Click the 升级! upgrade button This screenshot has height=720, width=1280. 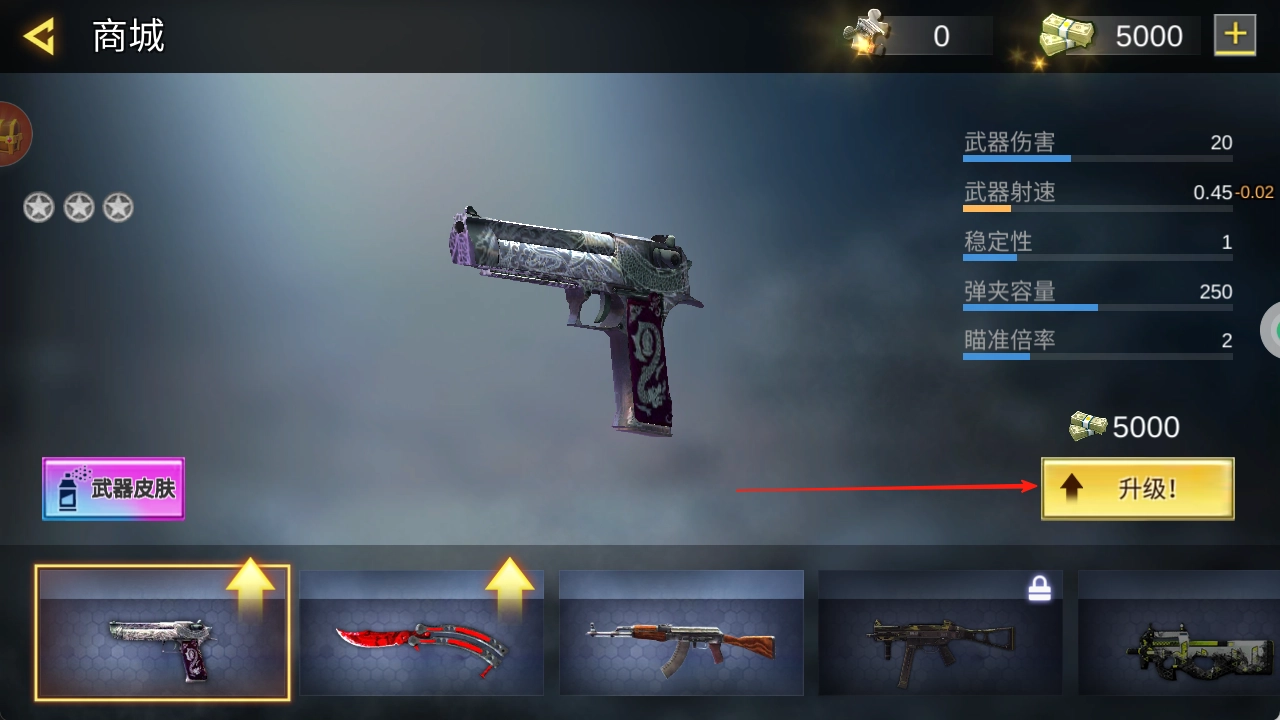click(1137, 489)
